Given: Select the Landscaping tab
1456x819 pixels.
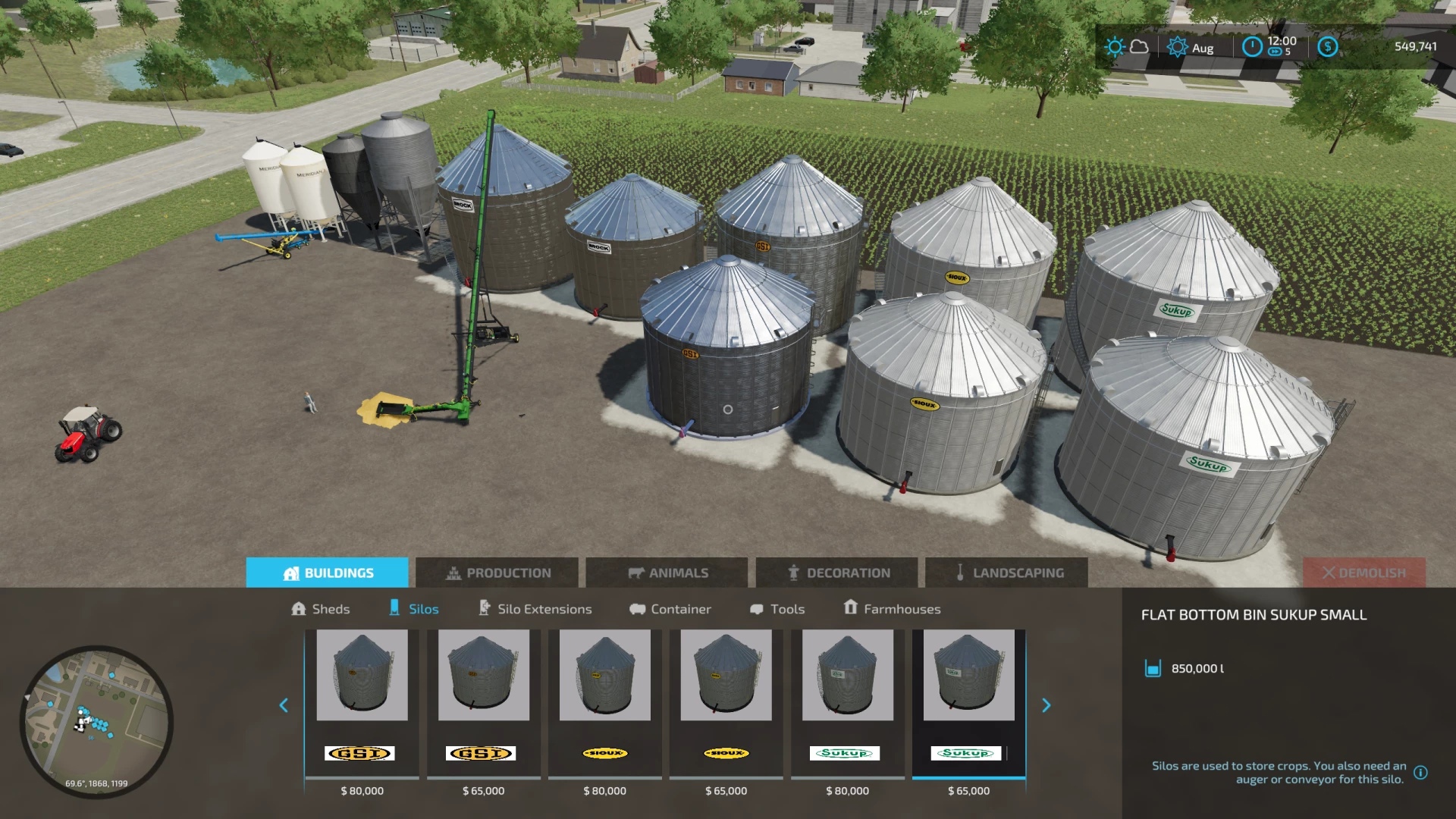Looking at the screenshot, I should (x=1006, y=573).
